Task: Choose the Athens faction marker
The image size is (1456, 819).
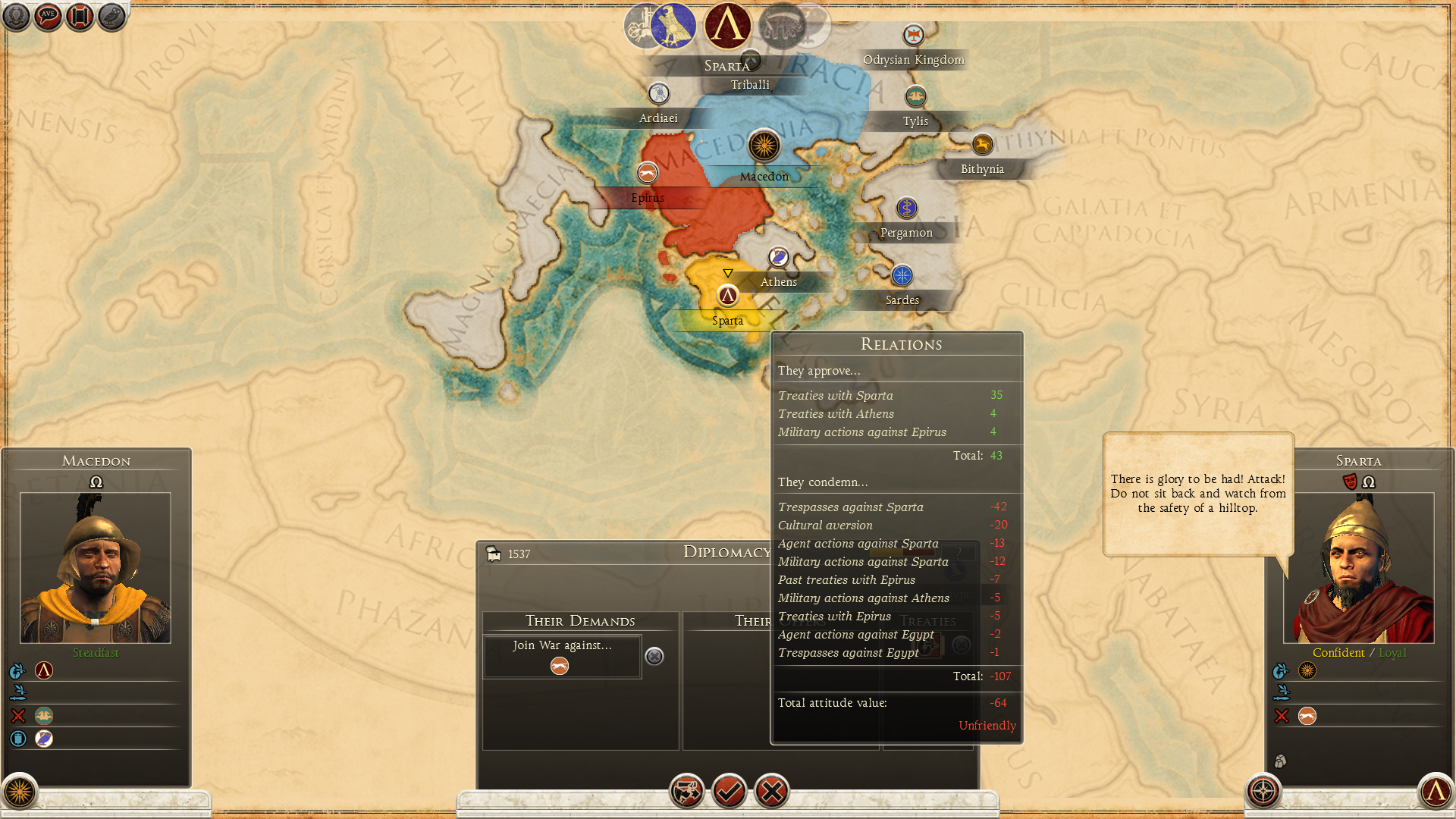Action: point(778,258)
